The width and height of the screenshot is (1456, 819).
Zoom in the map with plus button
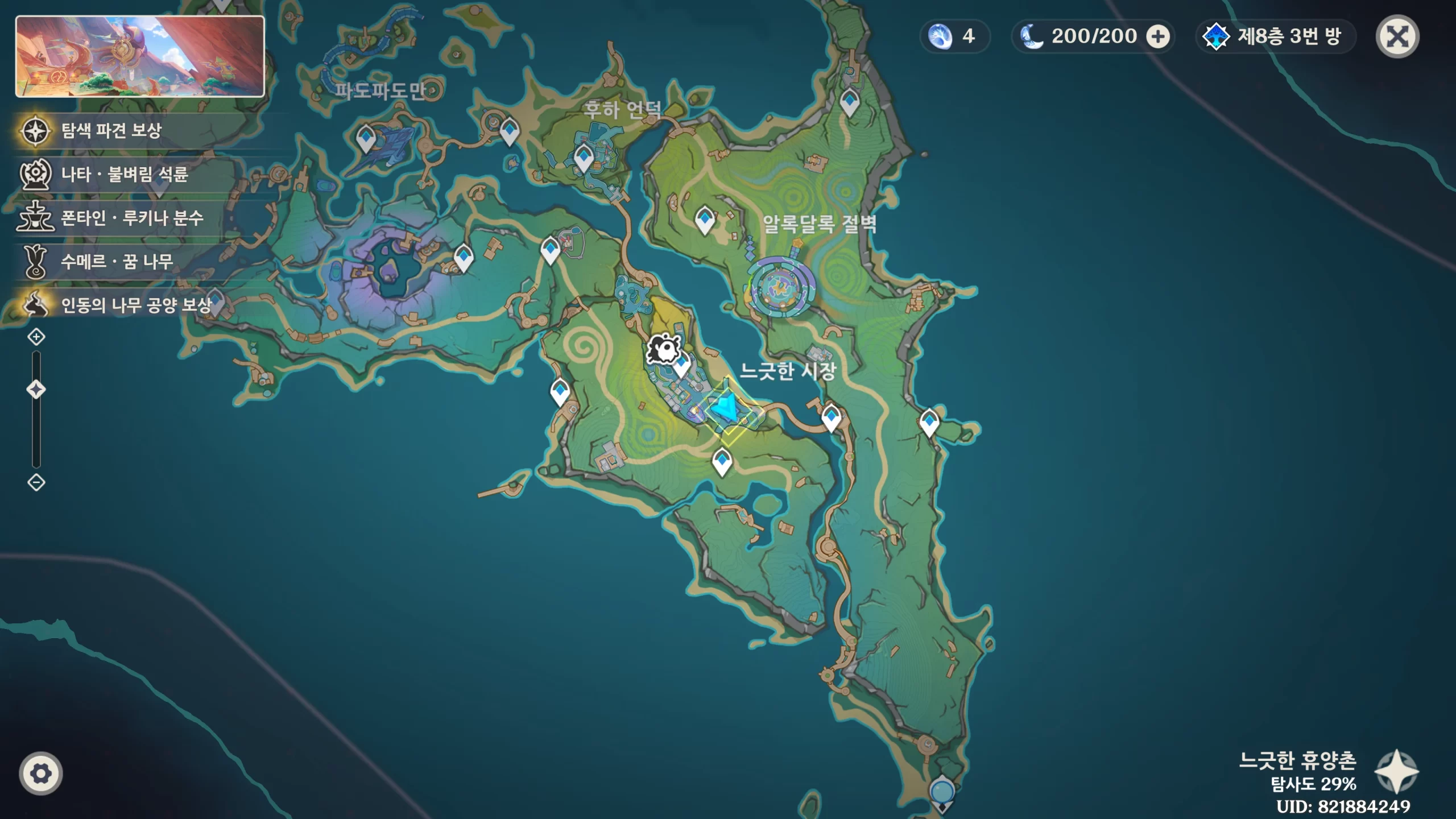click(x=36, y=337)
